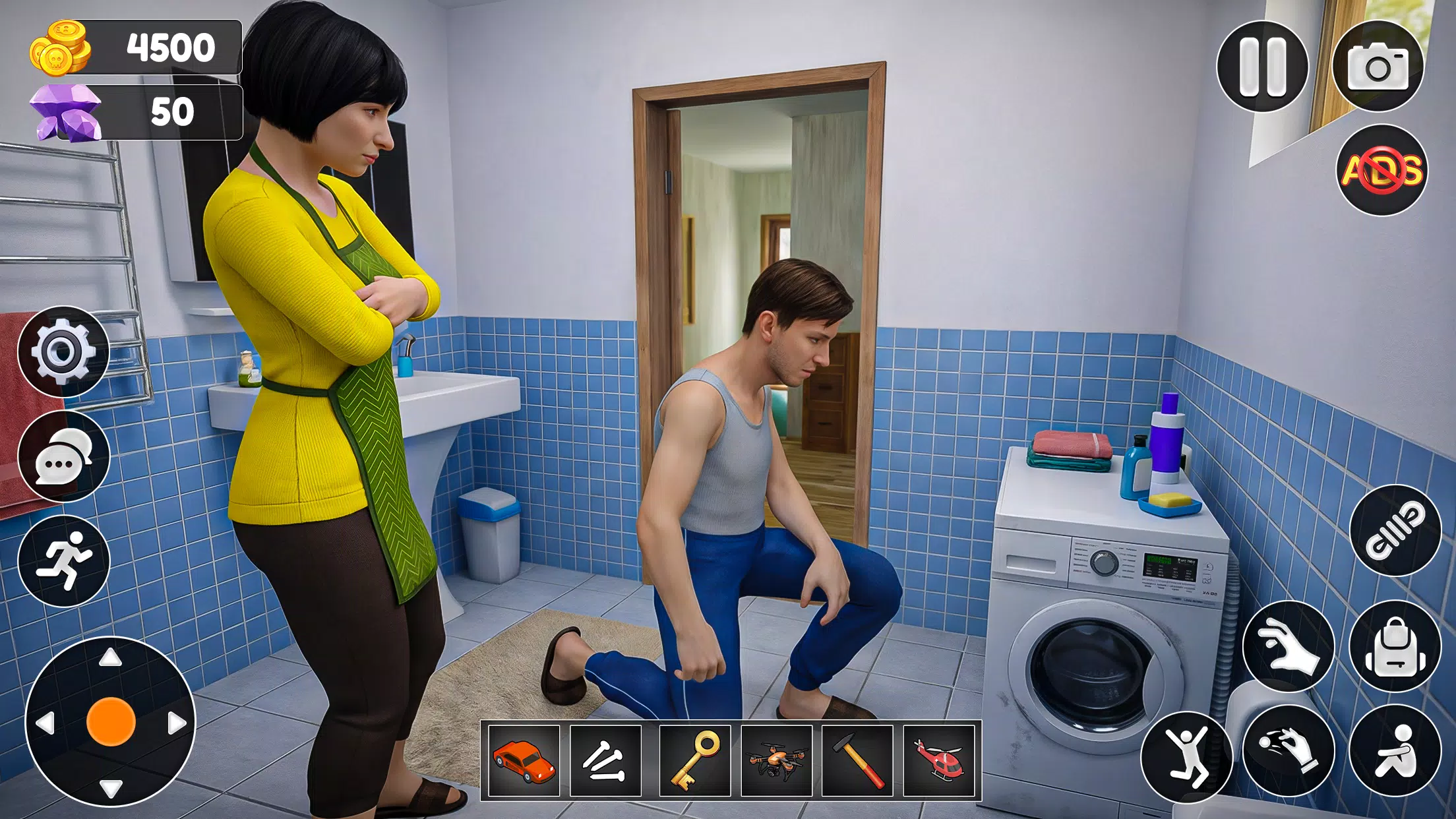Open the coins counter showing 4500
The width and height of the screenshot is (1456, 819).
coord(132,46)
